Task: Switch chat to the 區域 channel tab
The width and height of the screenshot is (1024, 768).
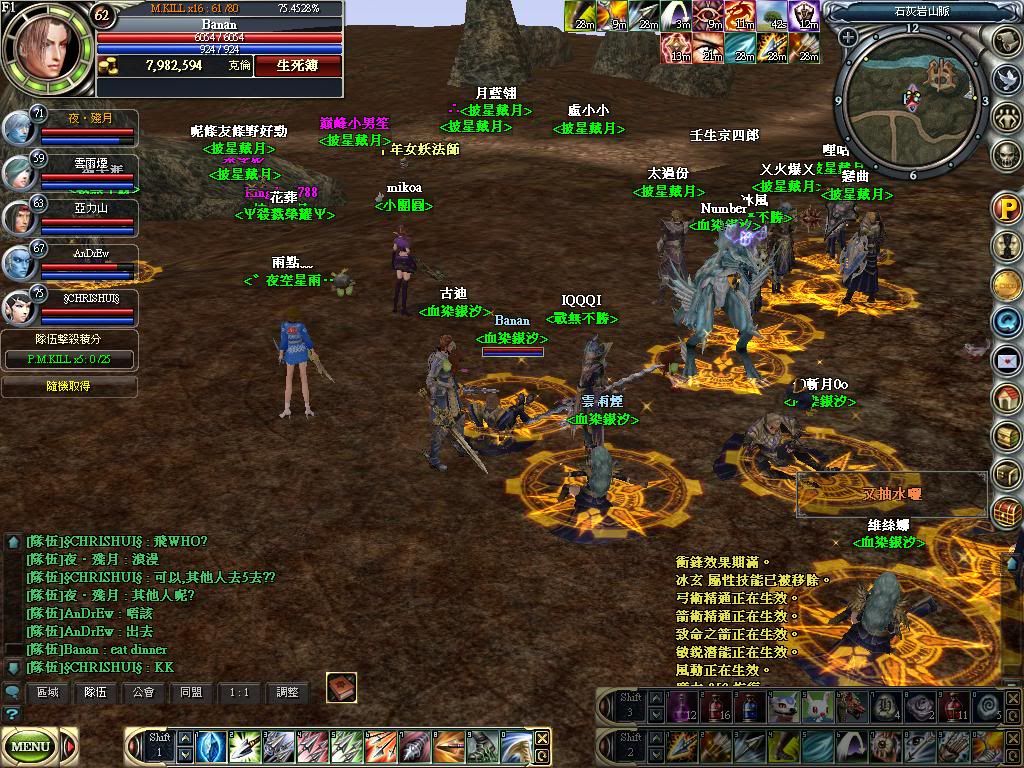Action: [x=47, y=691]
